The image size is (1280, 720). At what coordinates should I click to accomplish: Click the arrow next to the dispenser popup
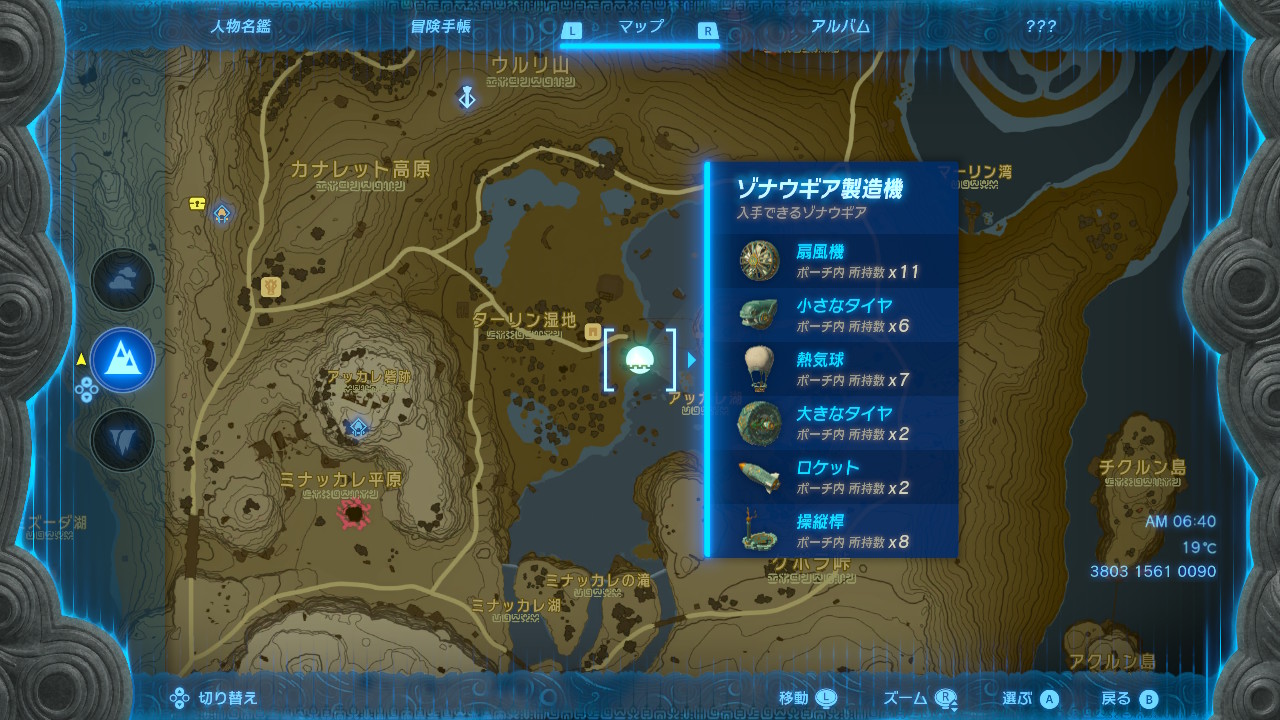[692, 362]
